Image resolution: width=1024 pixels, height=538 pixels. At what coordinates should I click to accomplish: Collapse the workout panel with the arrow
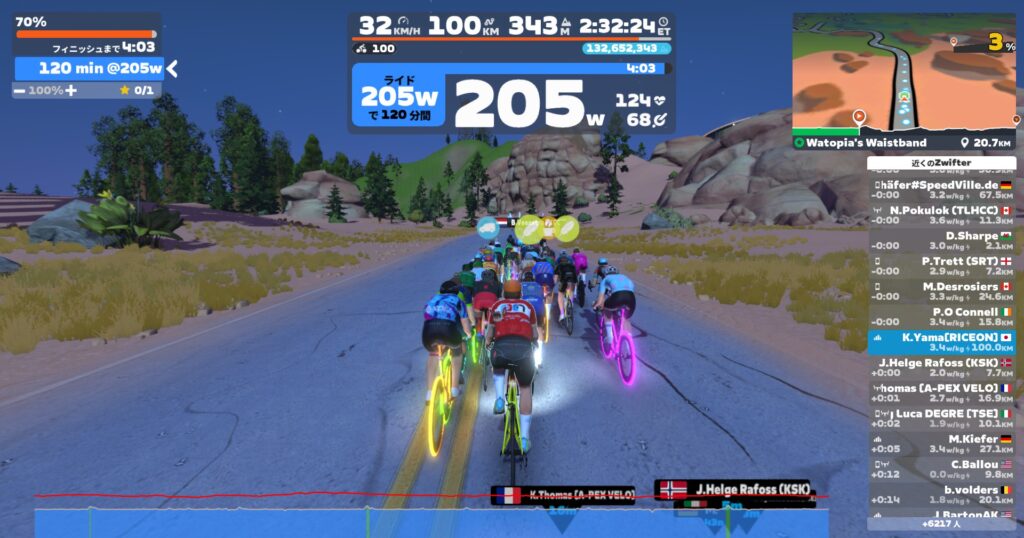(x=172, y=68)
